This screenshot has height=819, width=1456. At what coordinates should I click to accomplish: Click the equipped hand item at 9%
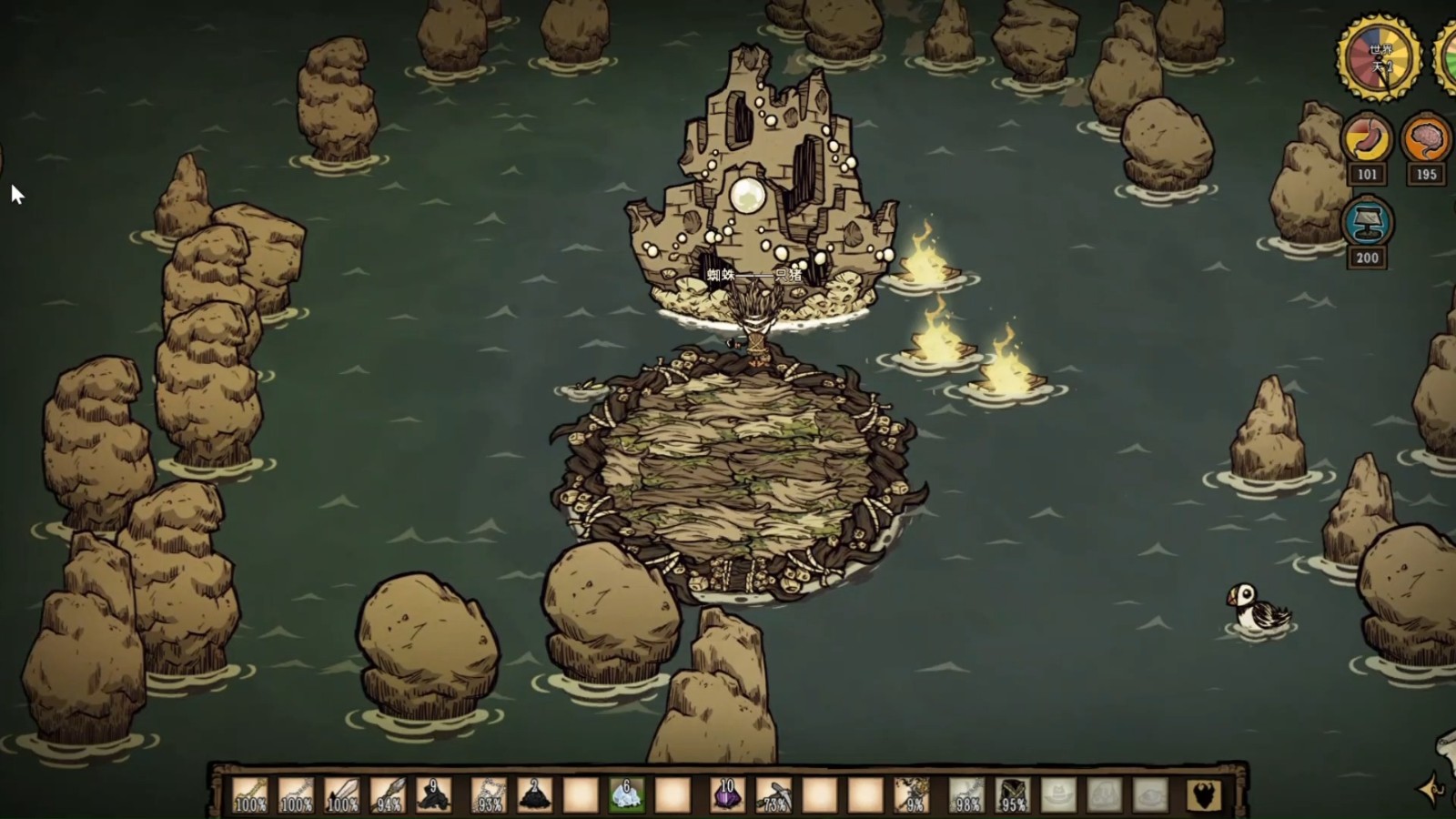click(x=911, y=794)
